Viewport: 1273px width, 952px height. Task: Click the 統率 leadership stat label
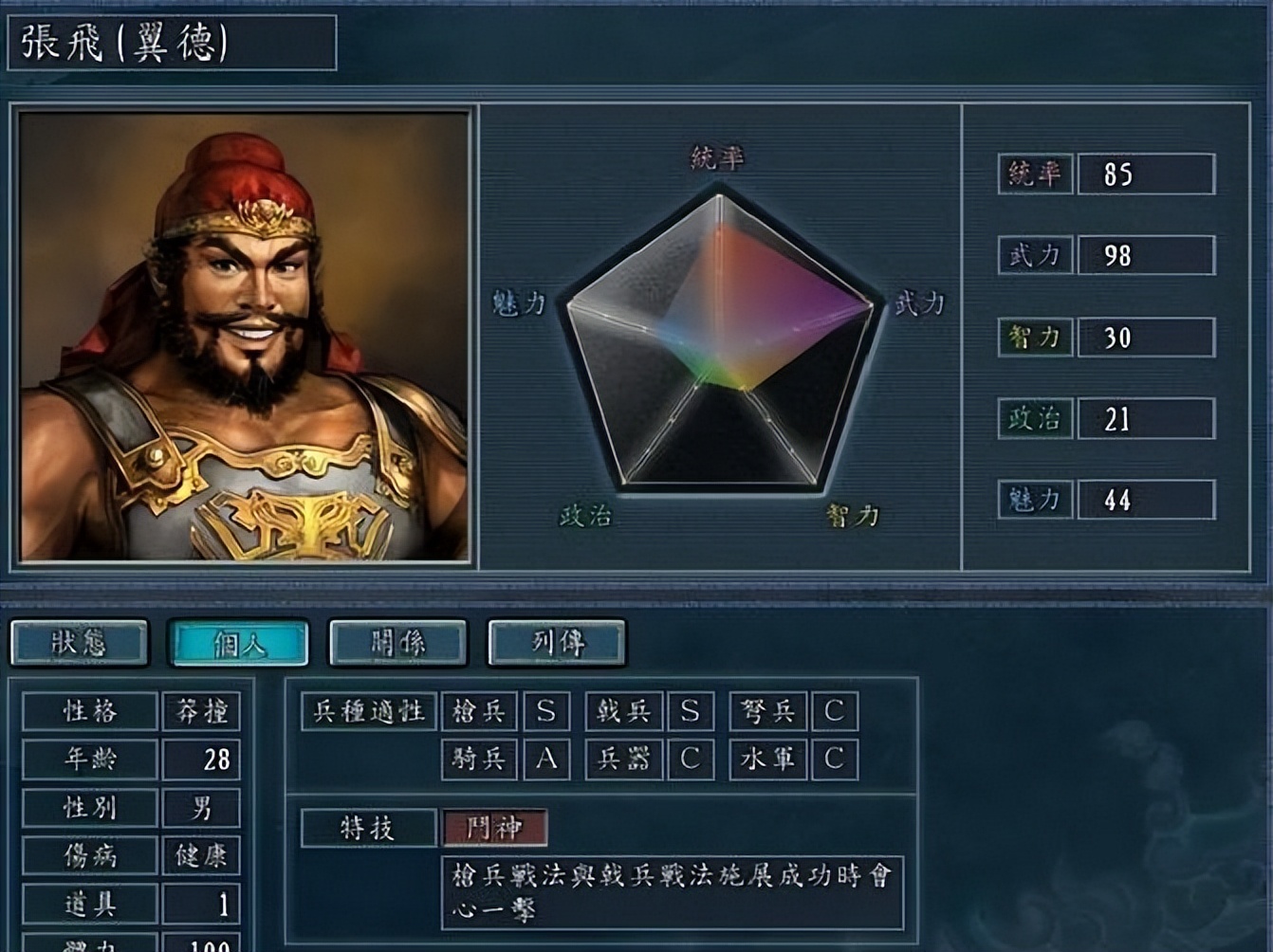(1036, 174)
